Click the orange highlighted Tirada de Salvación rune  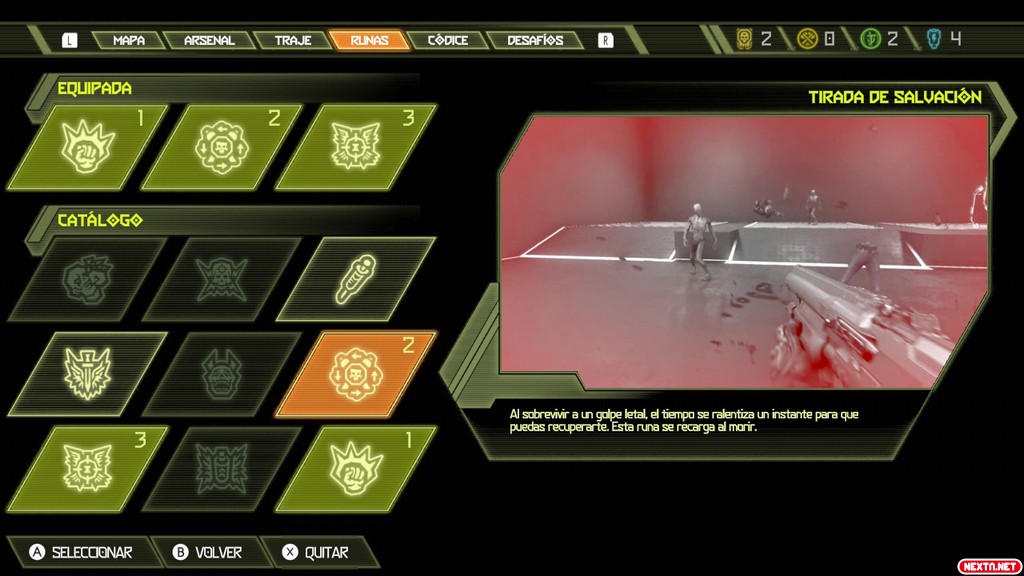[x=356, y=373]
